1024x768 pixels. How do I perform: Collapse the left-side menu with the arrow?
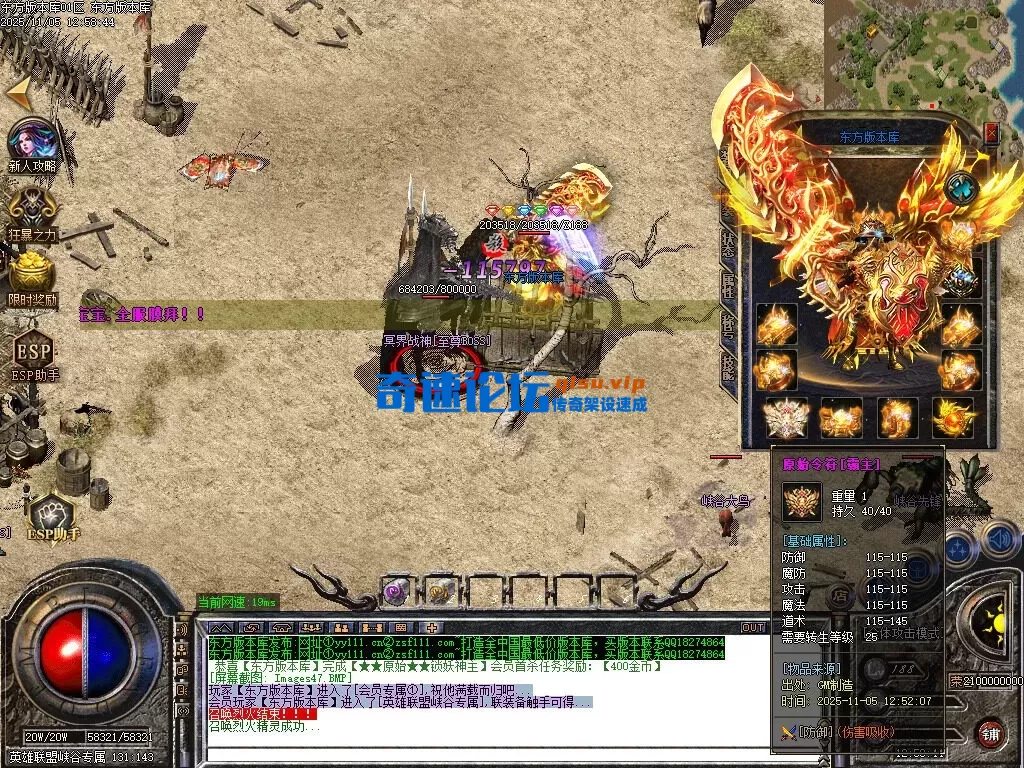point(17,92)
